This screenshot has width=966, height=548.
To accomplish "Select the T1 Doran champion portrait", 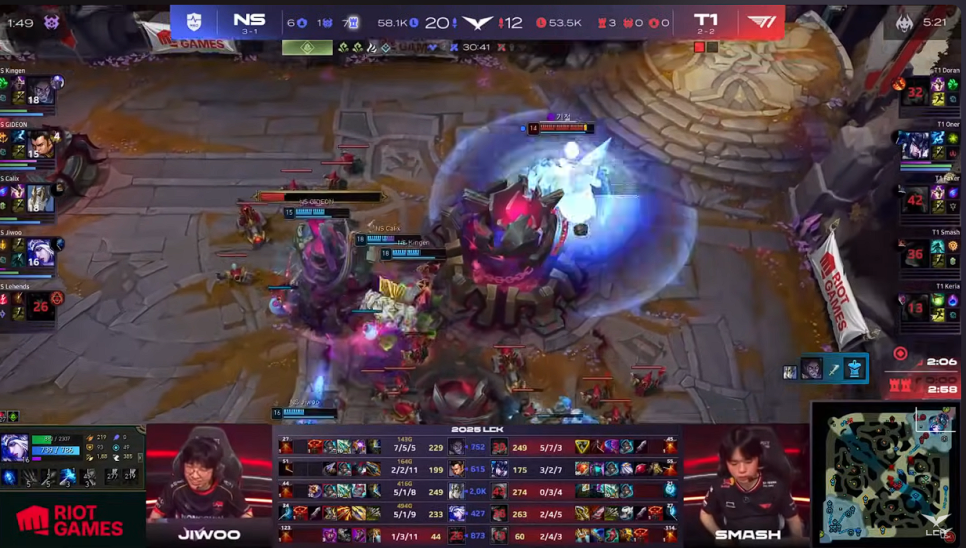I will (x=916, y=92).
